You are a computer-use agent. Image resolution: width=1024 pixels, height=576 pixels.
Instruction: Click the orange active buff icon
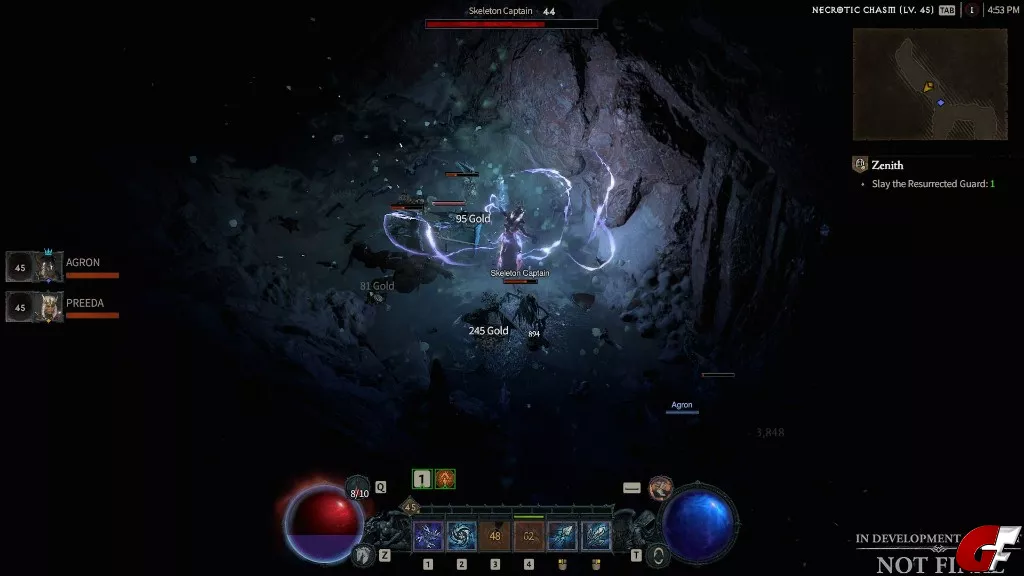pos(445,479)
